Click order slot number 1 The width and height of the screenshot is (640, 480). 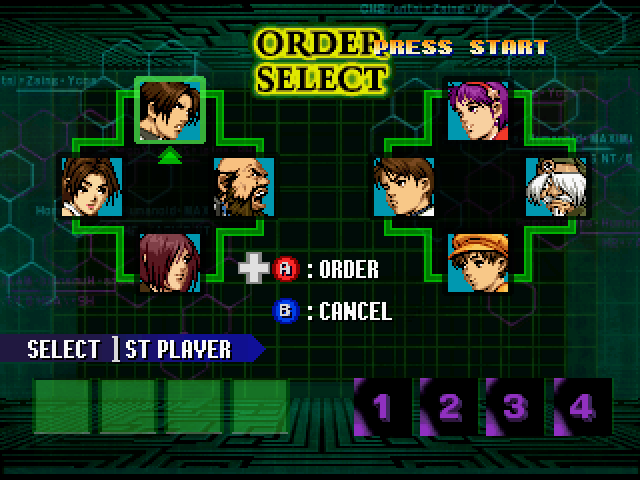point(382,406)
